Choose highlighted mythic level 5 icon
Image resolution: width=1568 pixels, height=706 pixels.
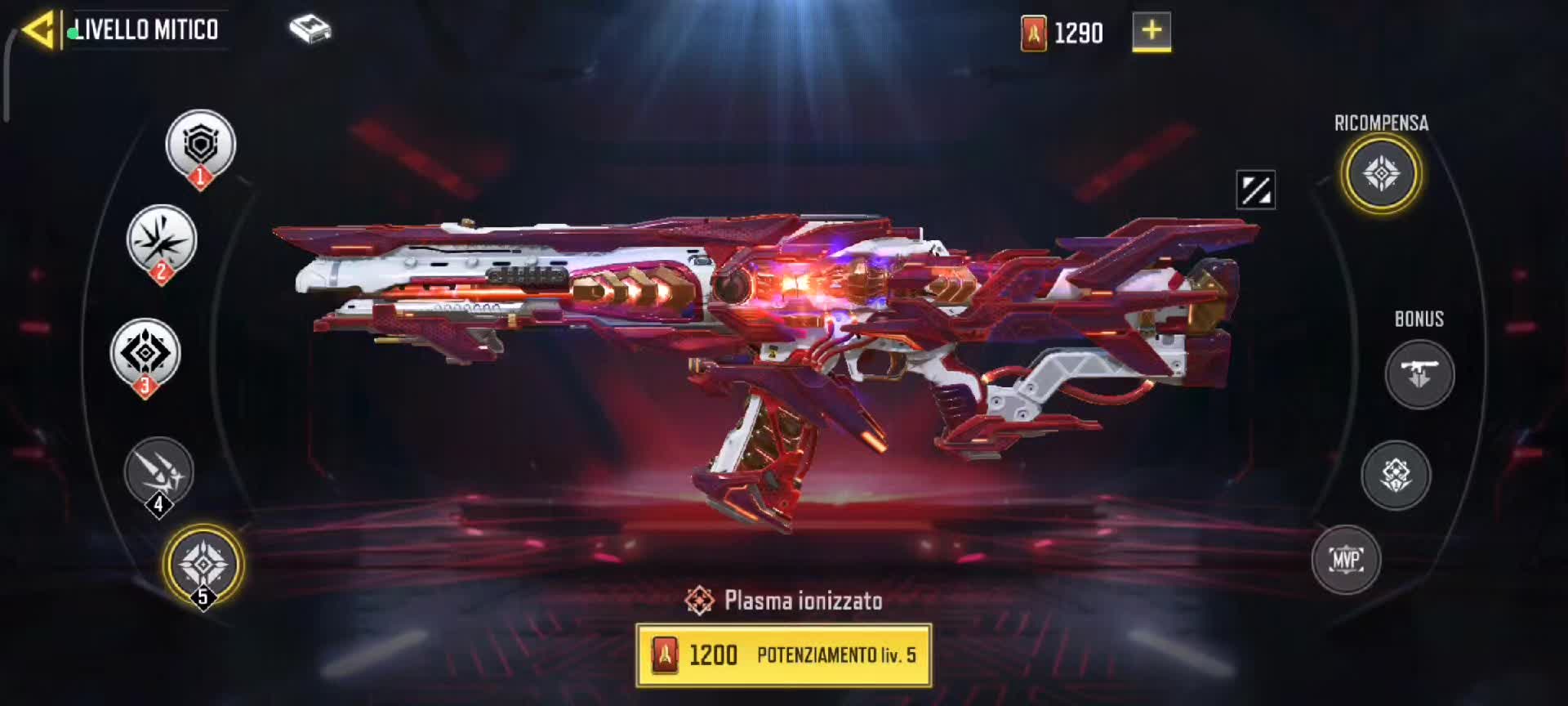point(203,564)
